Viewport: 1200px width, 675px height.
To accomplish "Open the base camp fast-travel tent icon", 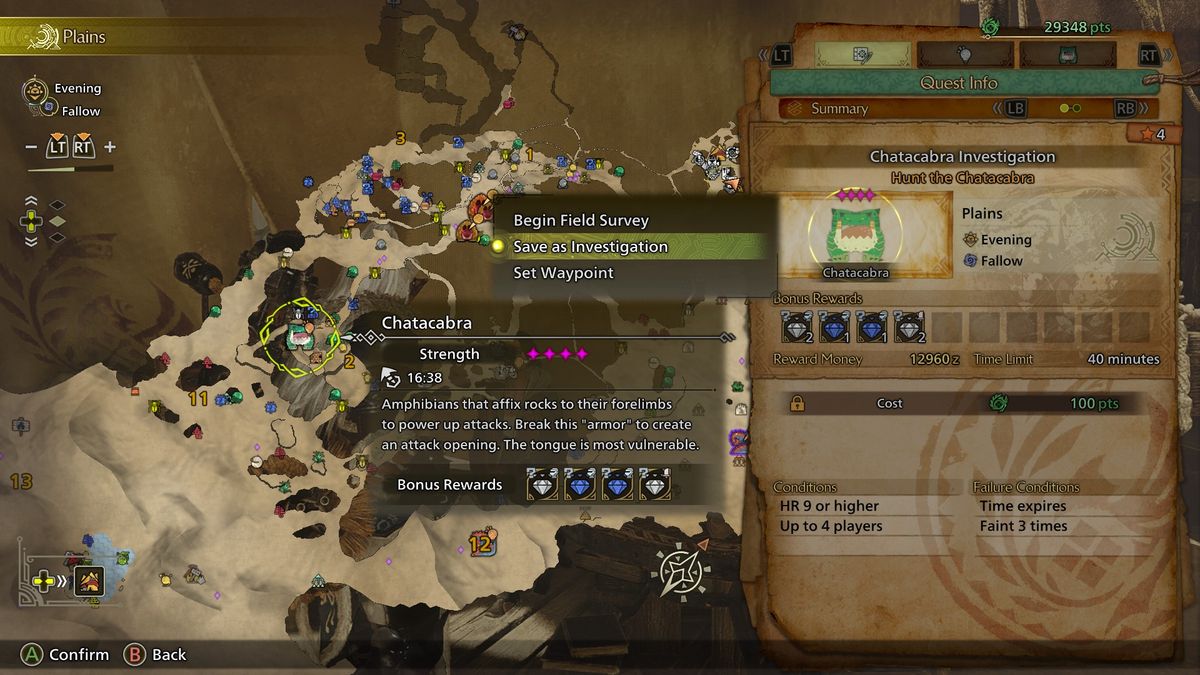I will click(x=90, y=580).
